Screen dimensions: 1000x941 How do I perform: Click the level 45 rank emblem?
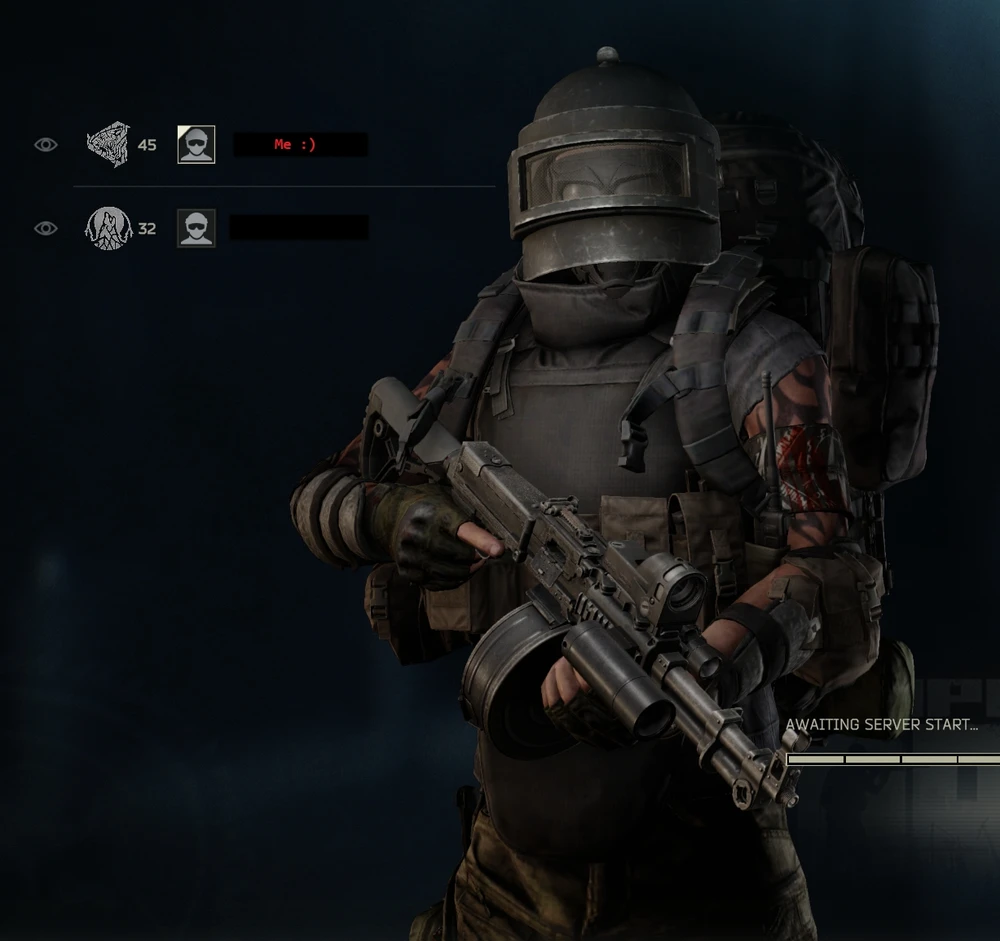(x=108, y=144)
